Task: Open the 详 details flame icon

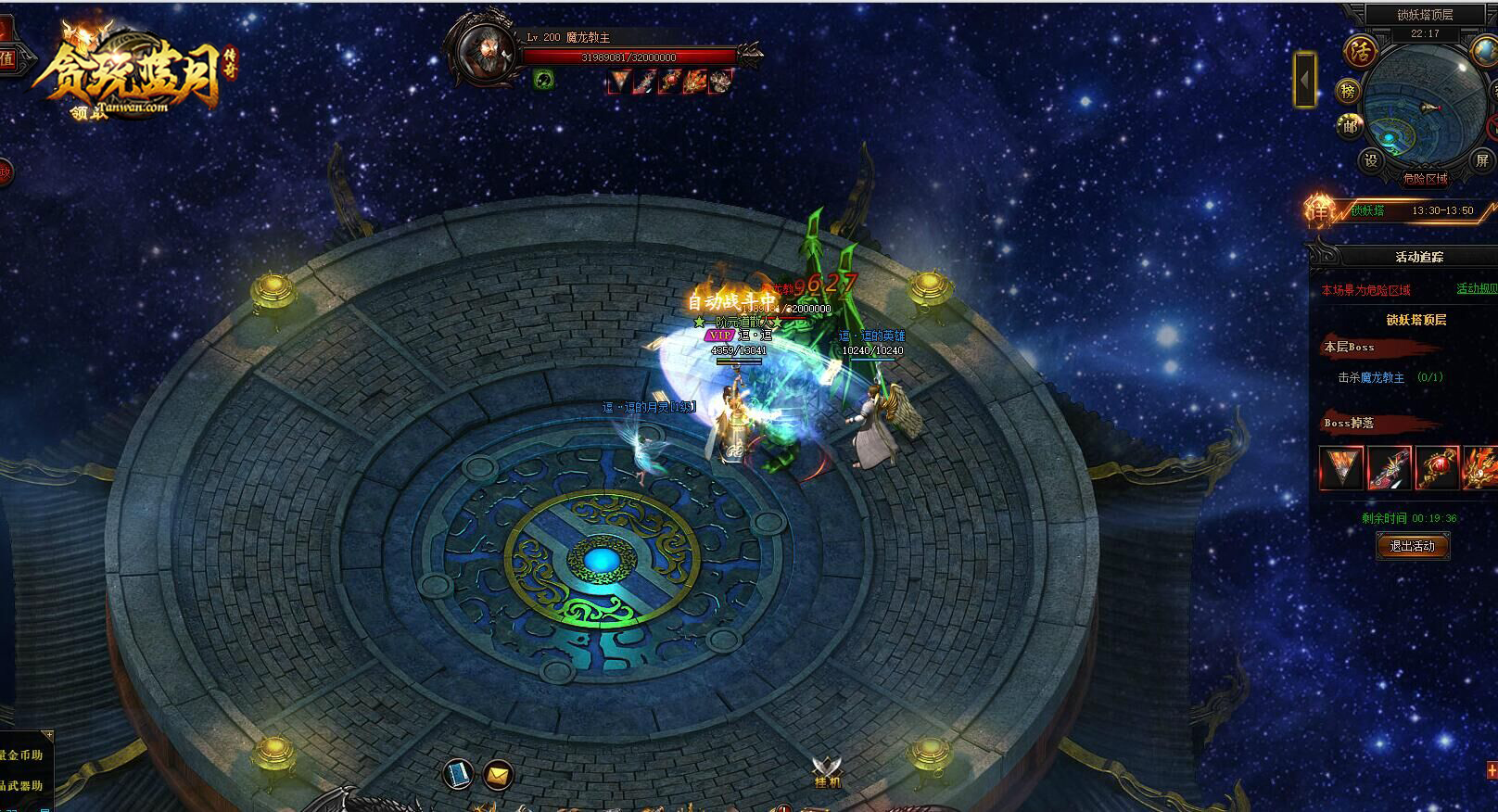Action: [x=1320, y=210]
